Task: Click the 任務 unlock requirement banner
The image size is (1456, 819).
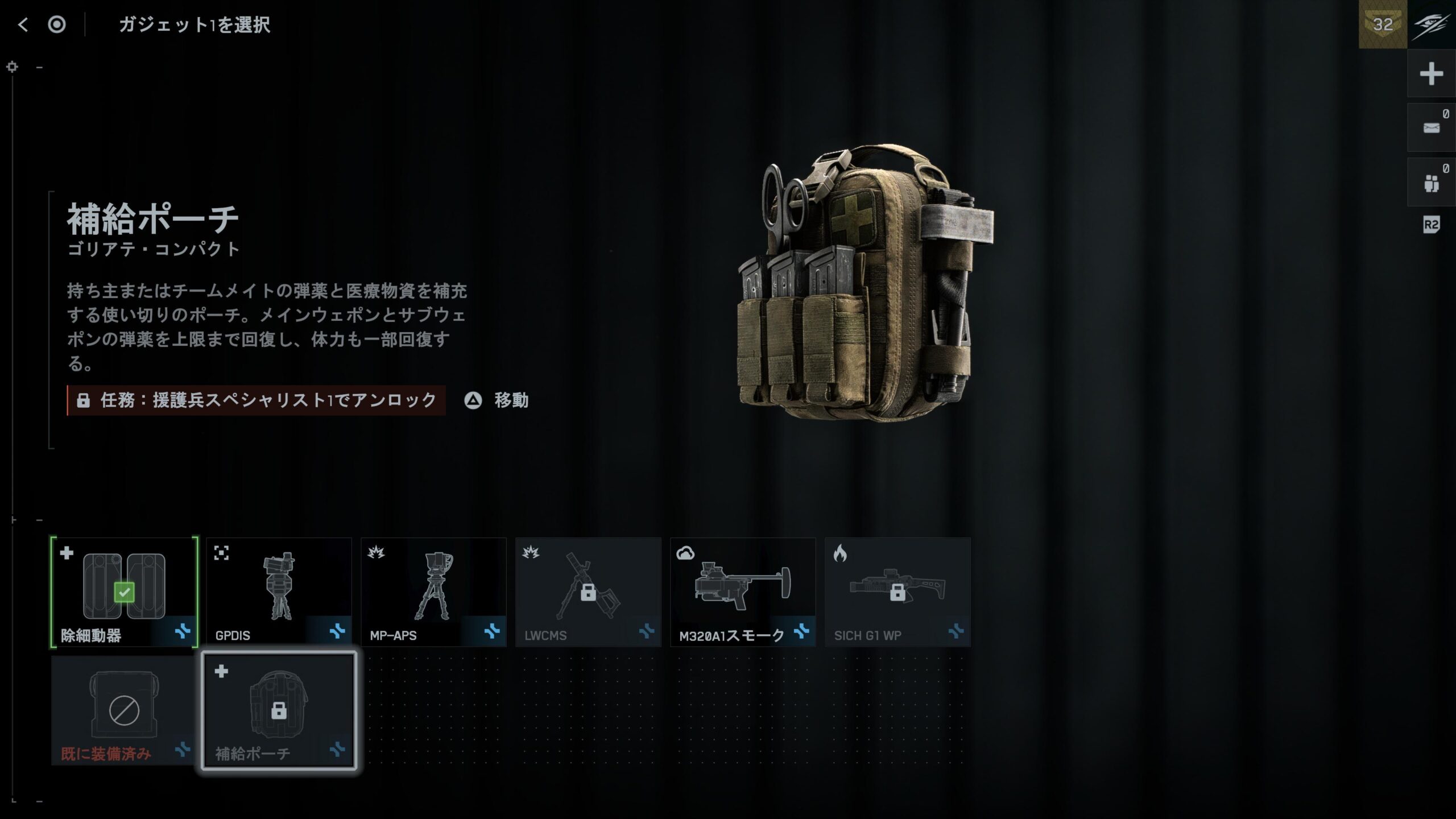Action: click(x=257, y=400)
